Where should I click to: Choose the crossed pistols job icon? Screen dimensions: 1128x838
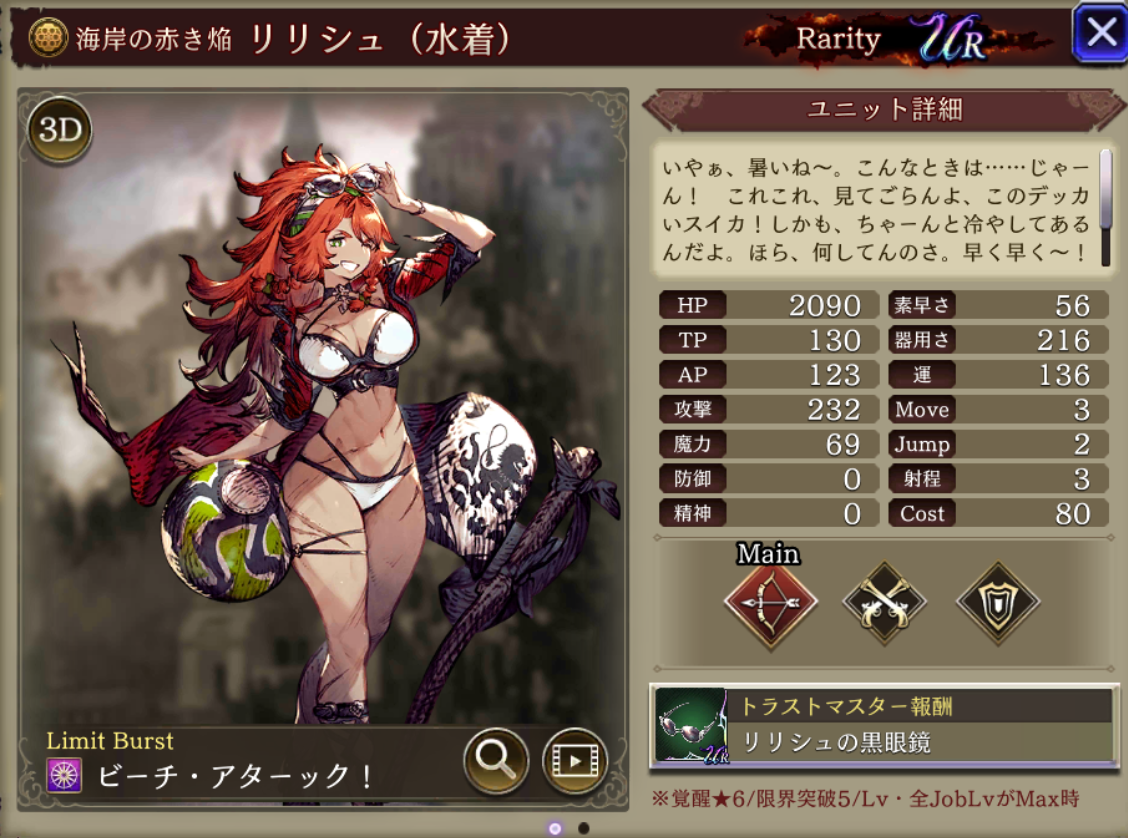point(884,603)
